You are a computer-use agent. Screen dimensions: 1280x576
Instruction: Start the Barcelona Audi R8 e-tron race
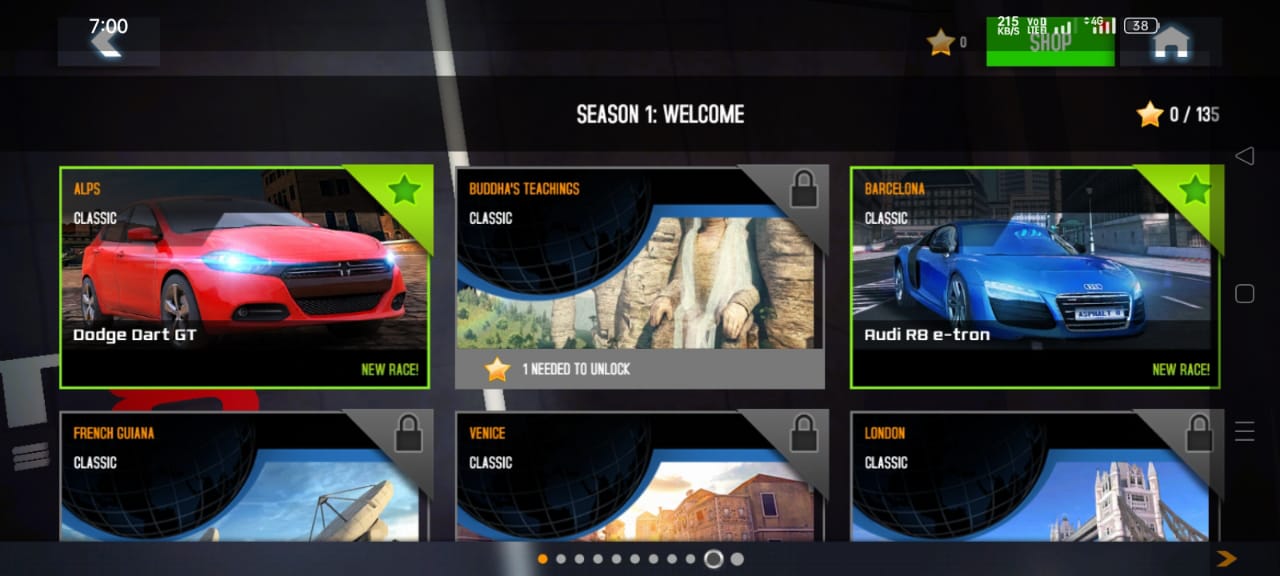tap(1035, 277)
